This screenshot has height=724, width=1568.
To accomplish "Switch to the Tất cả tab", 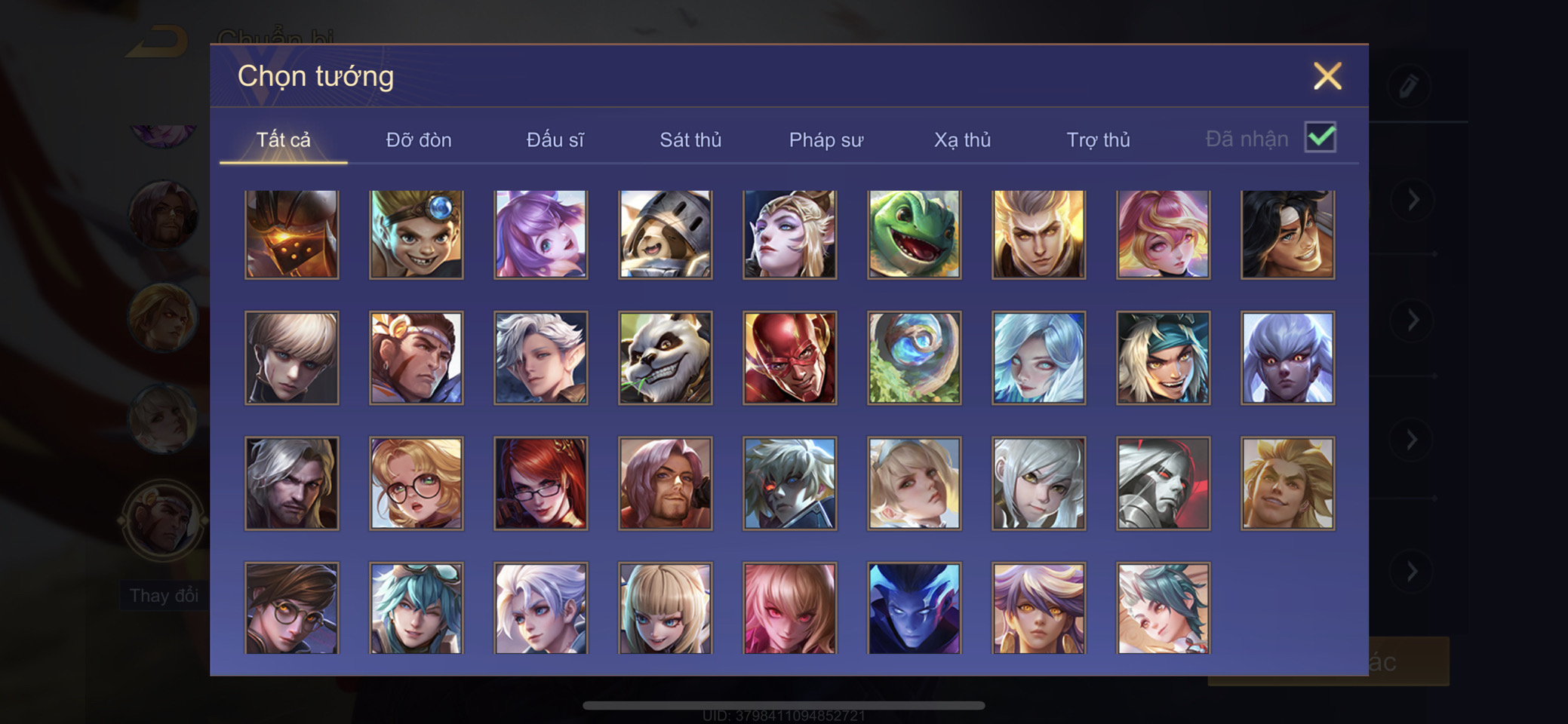I will 283,140.
